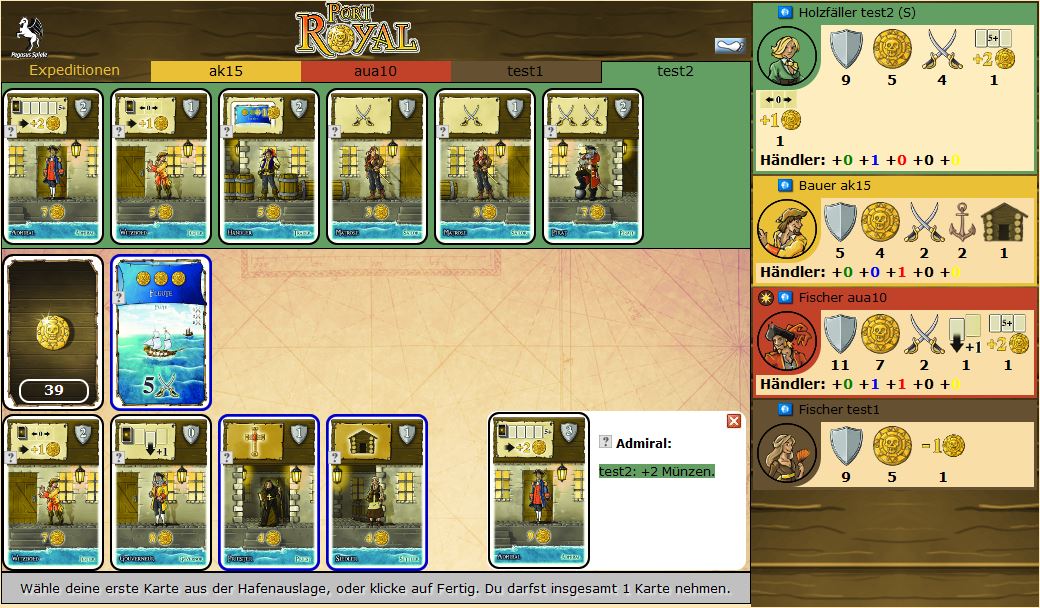Click the Port Royal logo
The image size is (1040, 608).
356,30
